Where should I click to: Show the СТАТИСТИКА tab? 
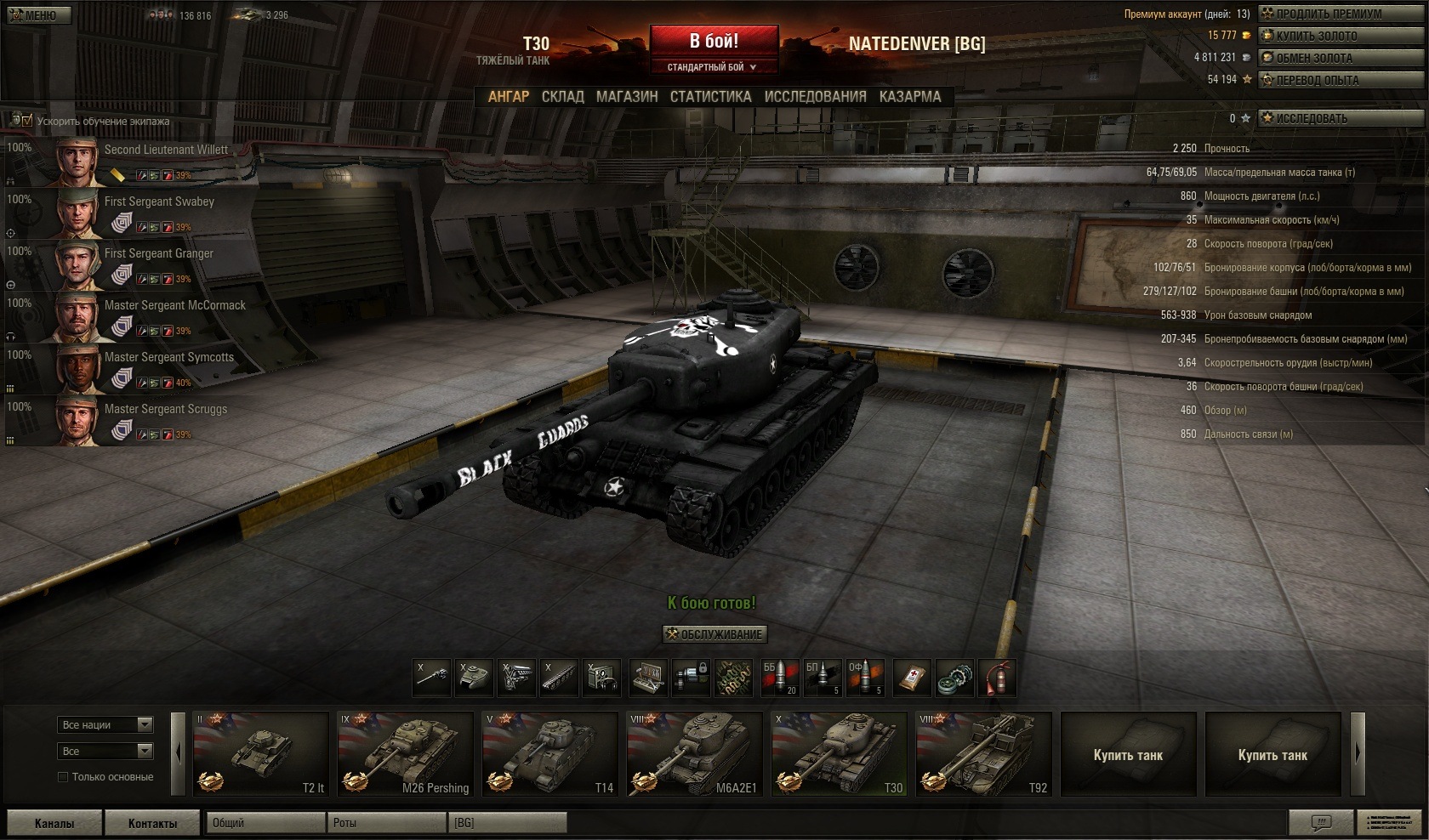coord(710,97)
